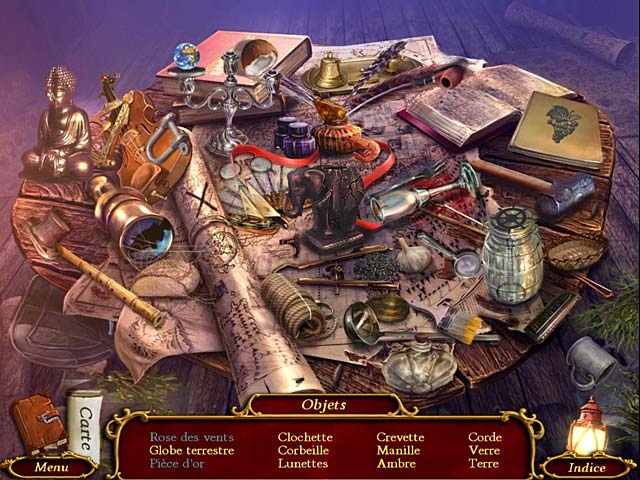640x480 pixels.
Task: Open the Menu button
Action: (51, 467)
